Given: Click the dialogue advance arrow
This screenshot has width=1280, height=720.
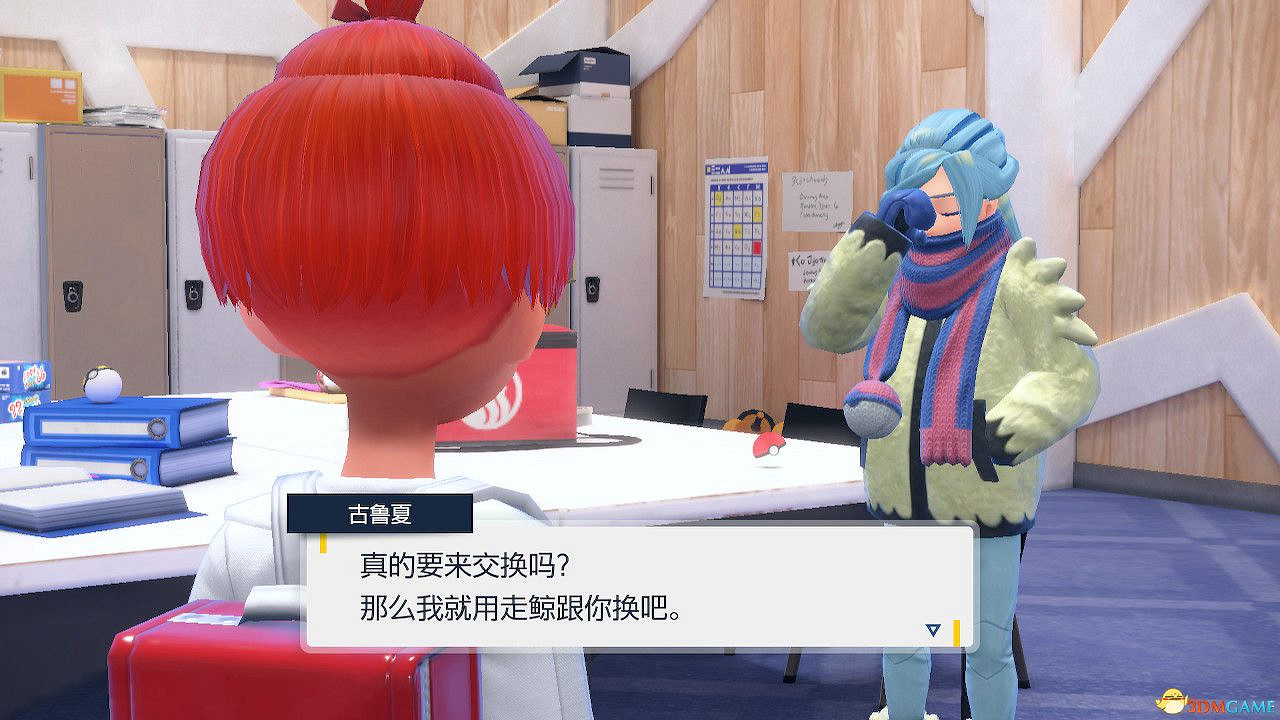Looking at the screenshot, I should pyautogui.click(x=932, y=630).
